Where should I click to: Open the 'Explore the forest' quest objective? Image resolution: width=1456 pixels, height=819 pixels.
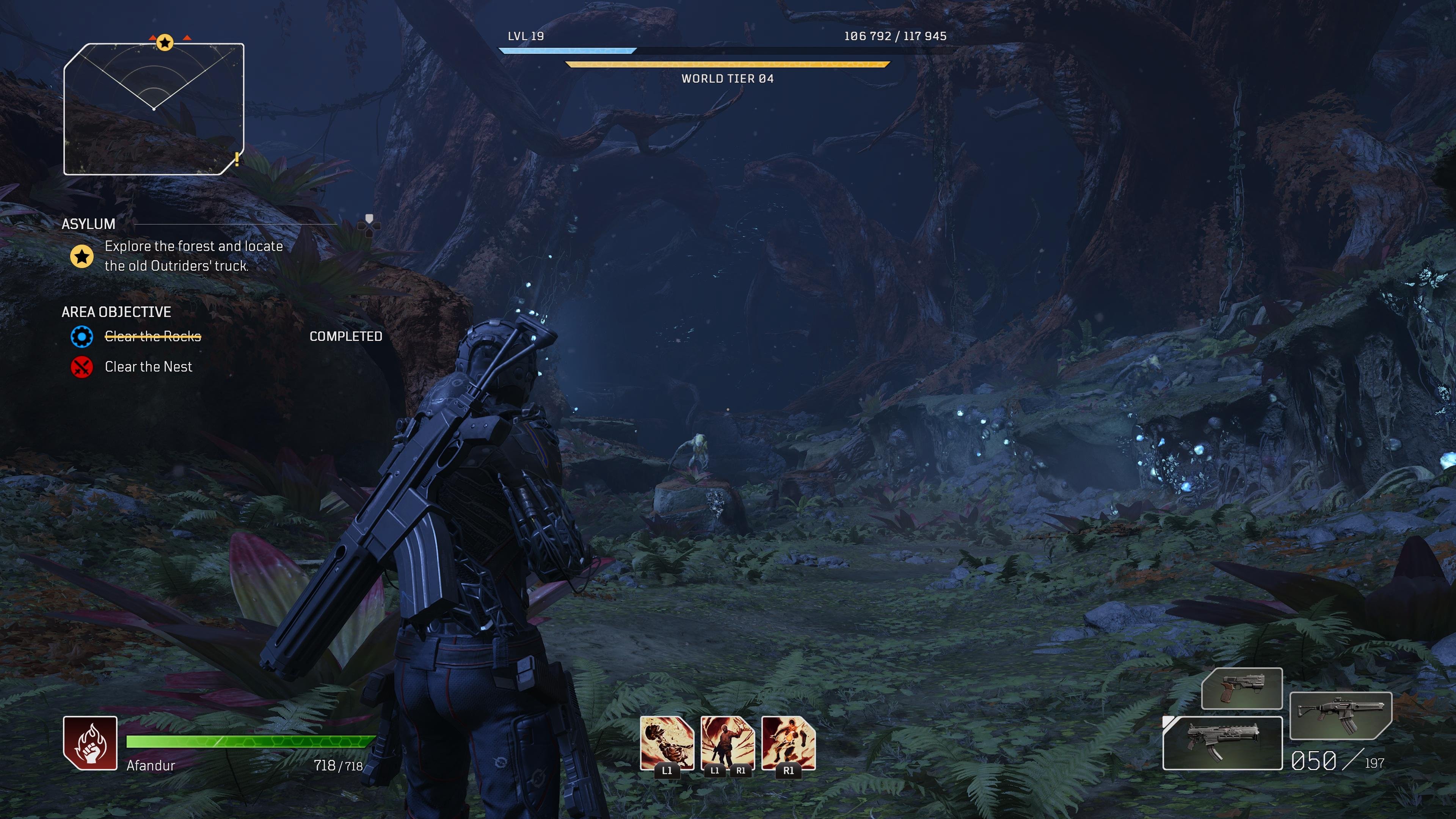[x=193, y=256]
